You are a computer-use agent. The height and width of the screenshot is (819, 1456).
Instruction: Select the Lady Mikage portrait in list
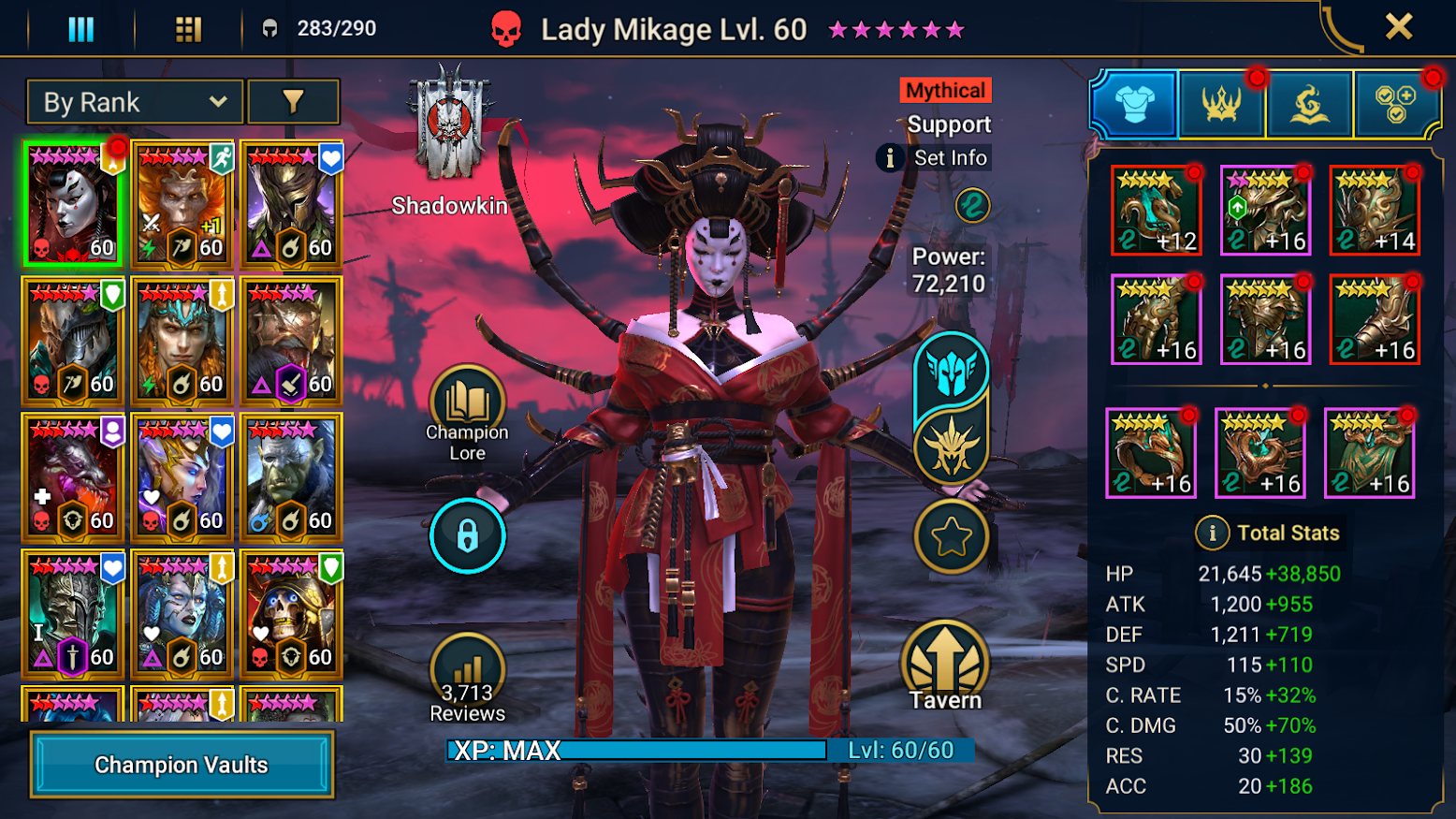coord(73,205)
